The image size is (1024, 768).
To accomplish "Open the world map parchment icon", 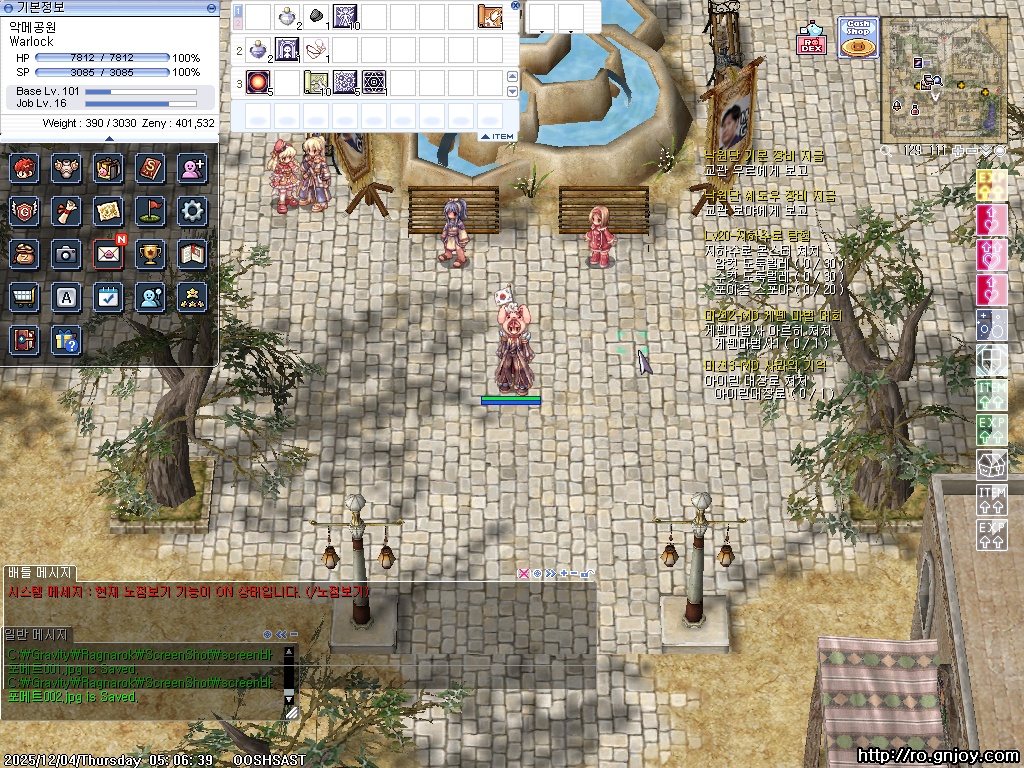I will point(108,210).
